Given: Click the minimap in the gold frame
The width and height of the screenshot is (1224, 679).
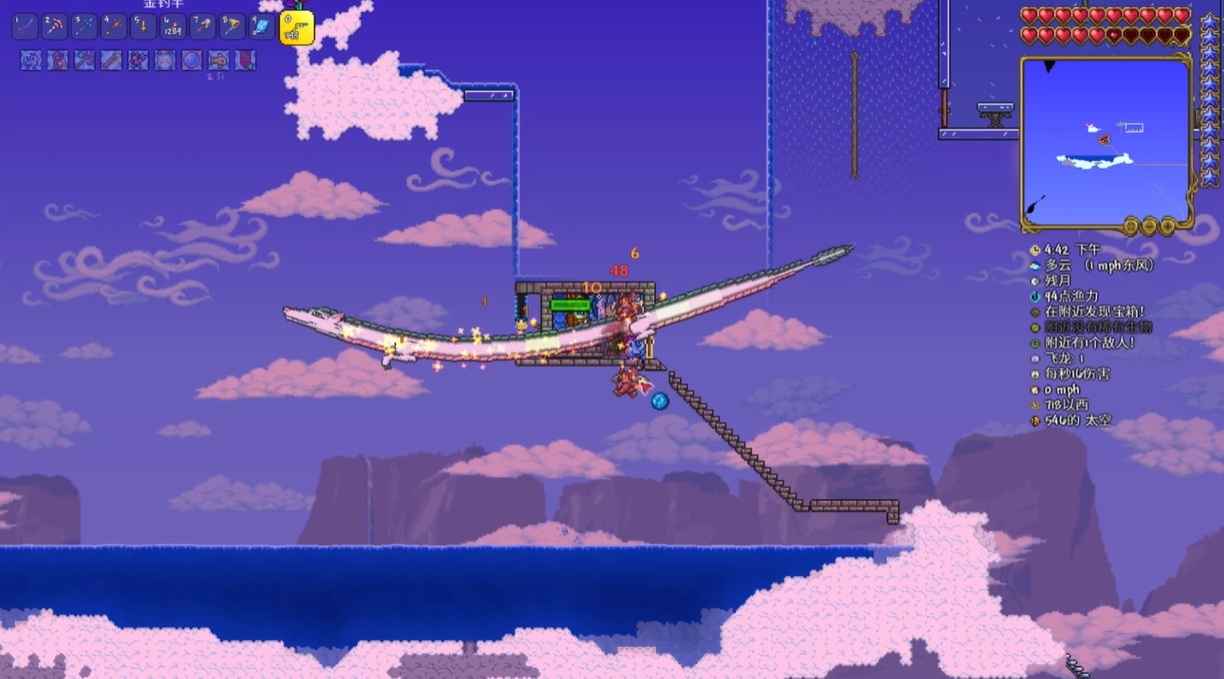Looking at the screenshot, I should [1105, 140].
